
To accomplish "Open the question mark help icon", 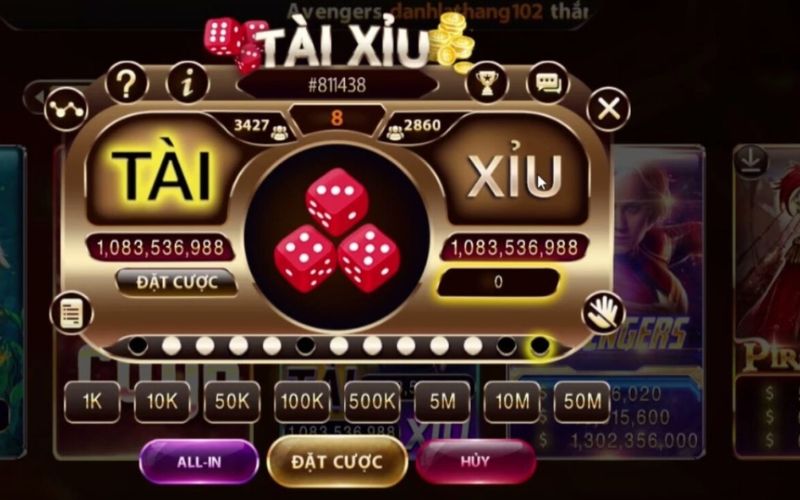I will 127,83.
